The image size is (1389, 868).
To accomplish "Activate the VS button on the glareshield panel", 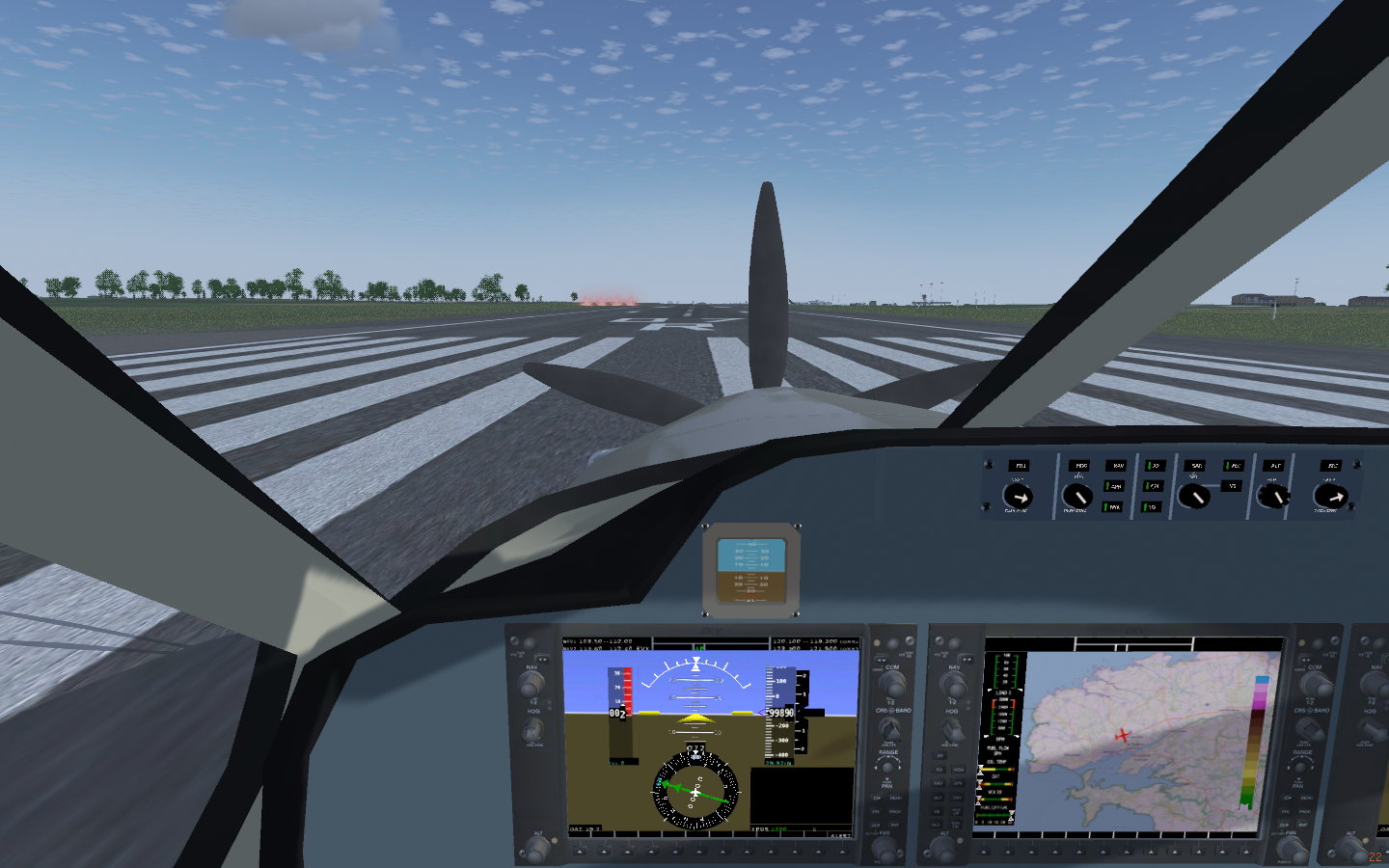I will 1233,486.
